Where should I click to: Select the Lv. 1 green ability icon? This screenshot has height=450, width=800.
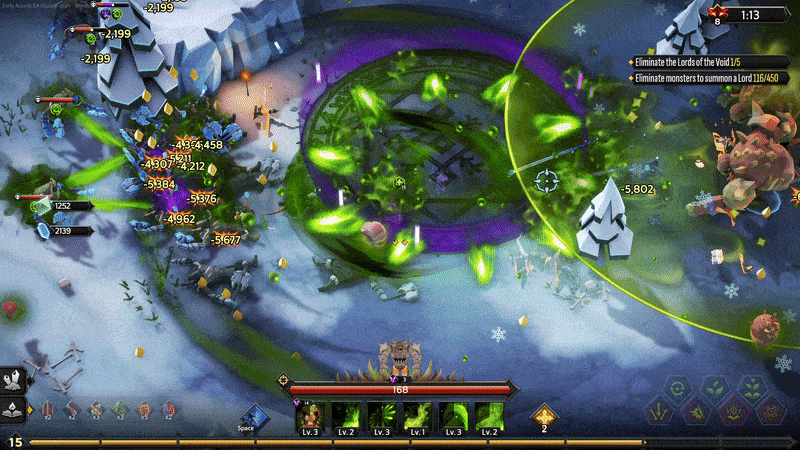point(417,416)
